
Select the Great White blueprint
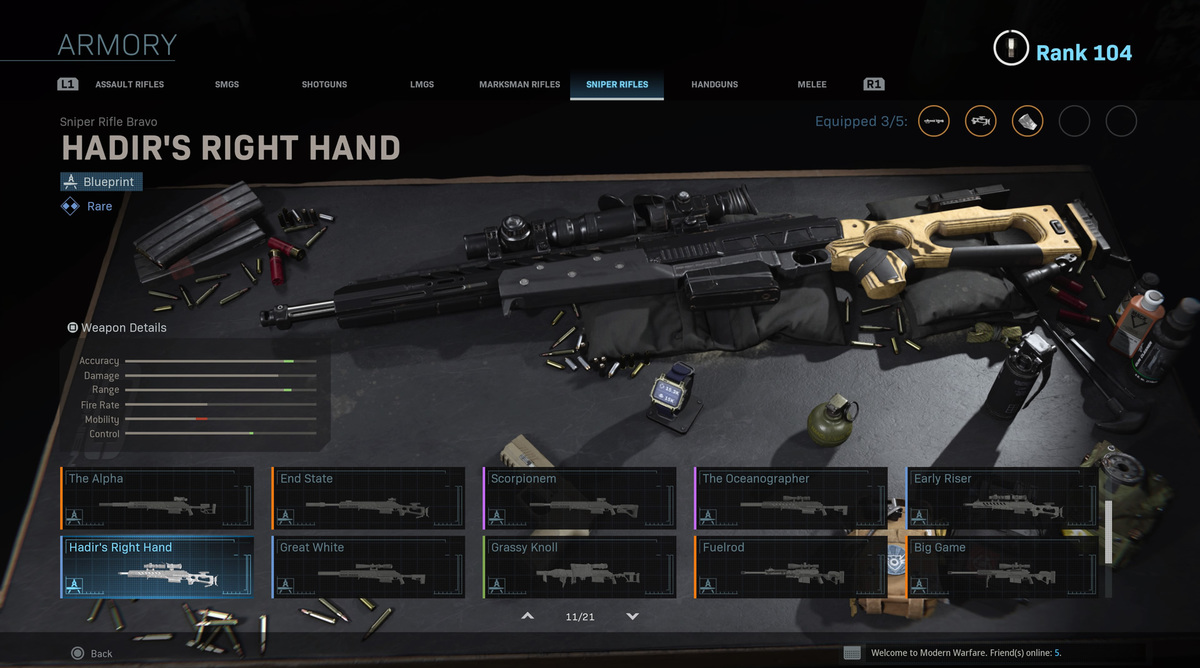(x=369, y=567)
